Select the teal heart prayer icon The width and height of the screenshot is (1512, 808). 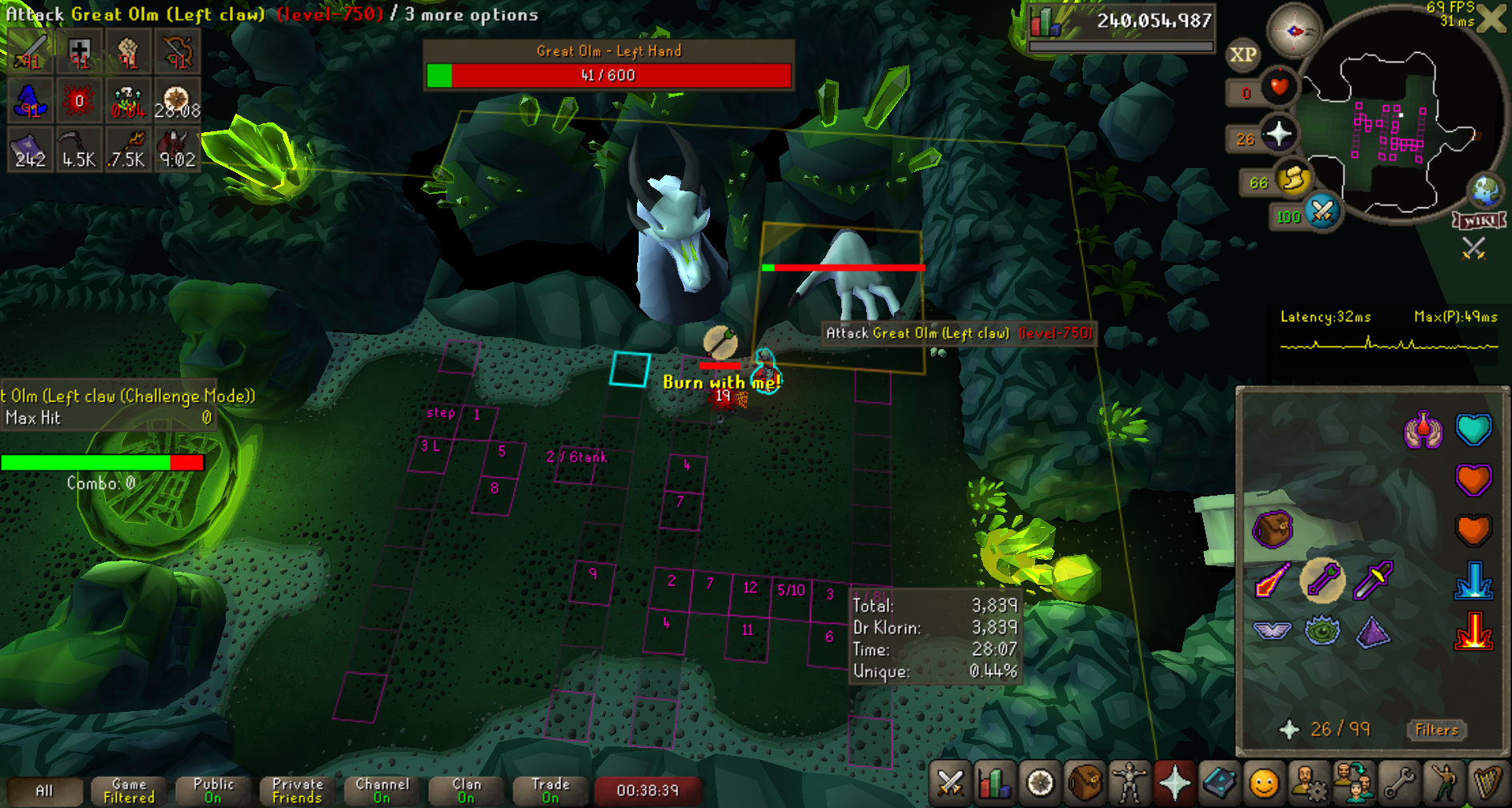click(x=1473, y=429)
